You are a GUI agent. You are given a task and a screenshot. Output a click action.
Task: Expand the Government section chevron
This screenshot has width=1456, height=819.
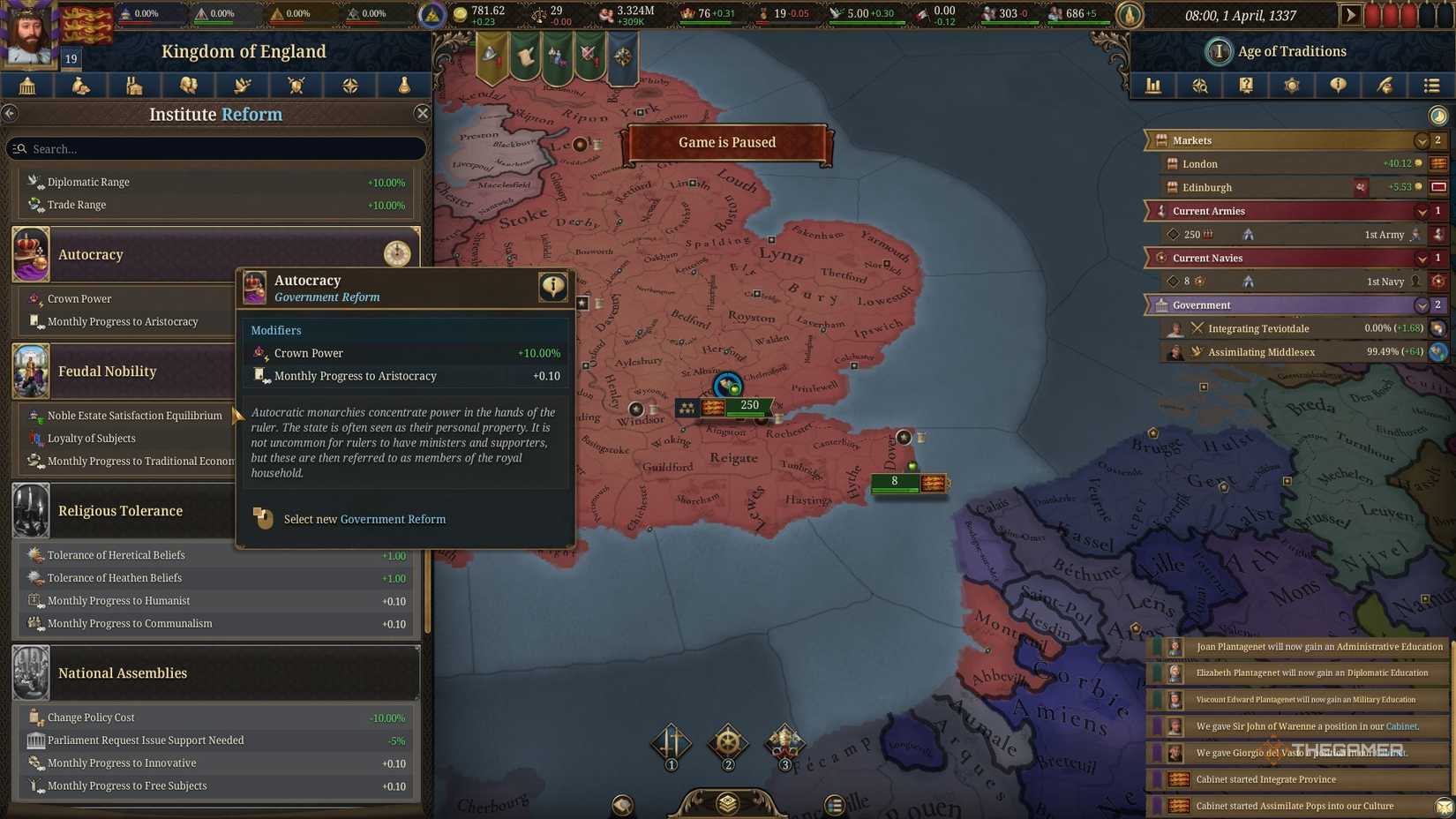tap(1421, 304)
